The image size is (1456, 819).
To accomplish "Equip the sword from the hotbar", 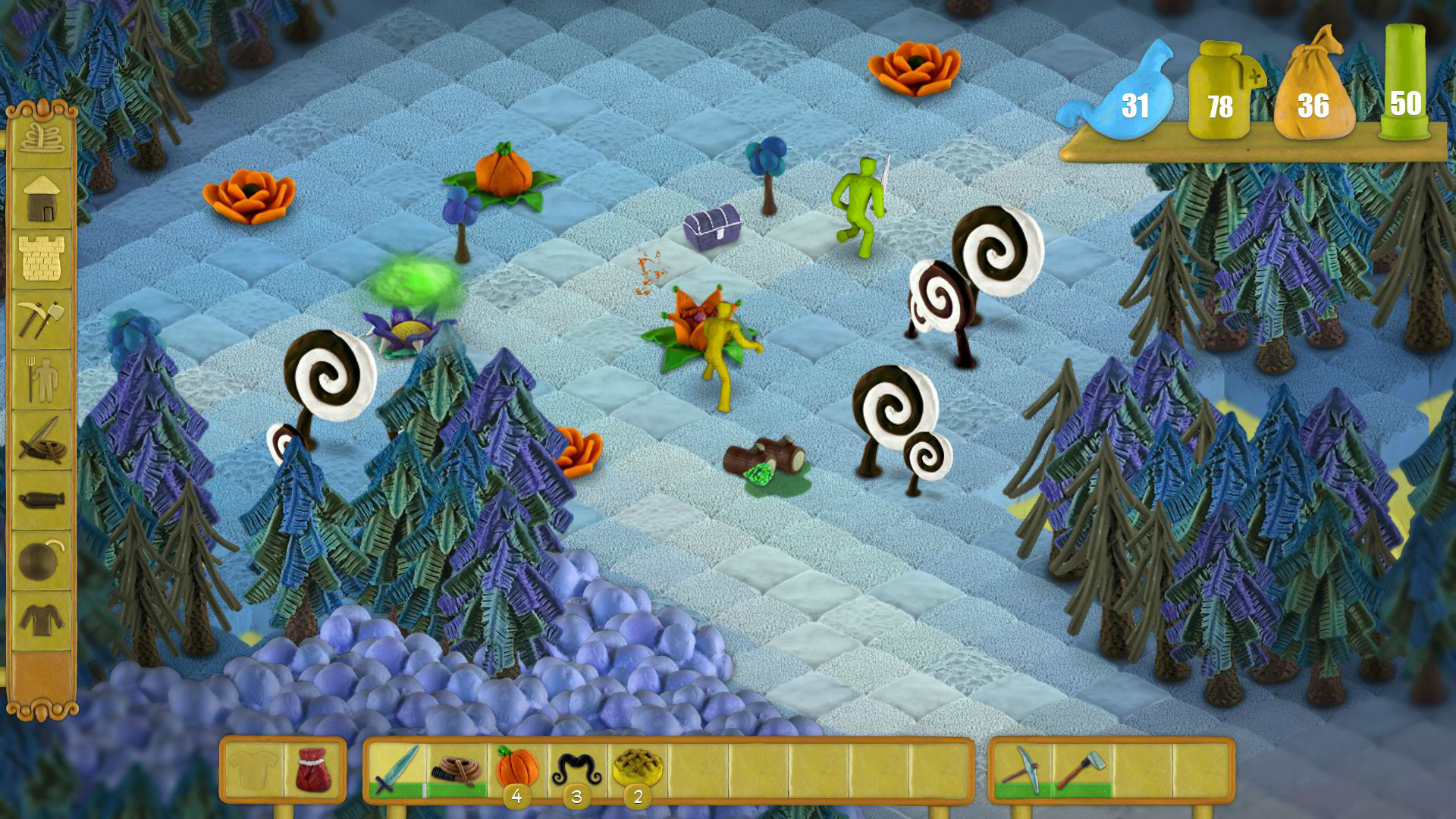I will 397,769.
